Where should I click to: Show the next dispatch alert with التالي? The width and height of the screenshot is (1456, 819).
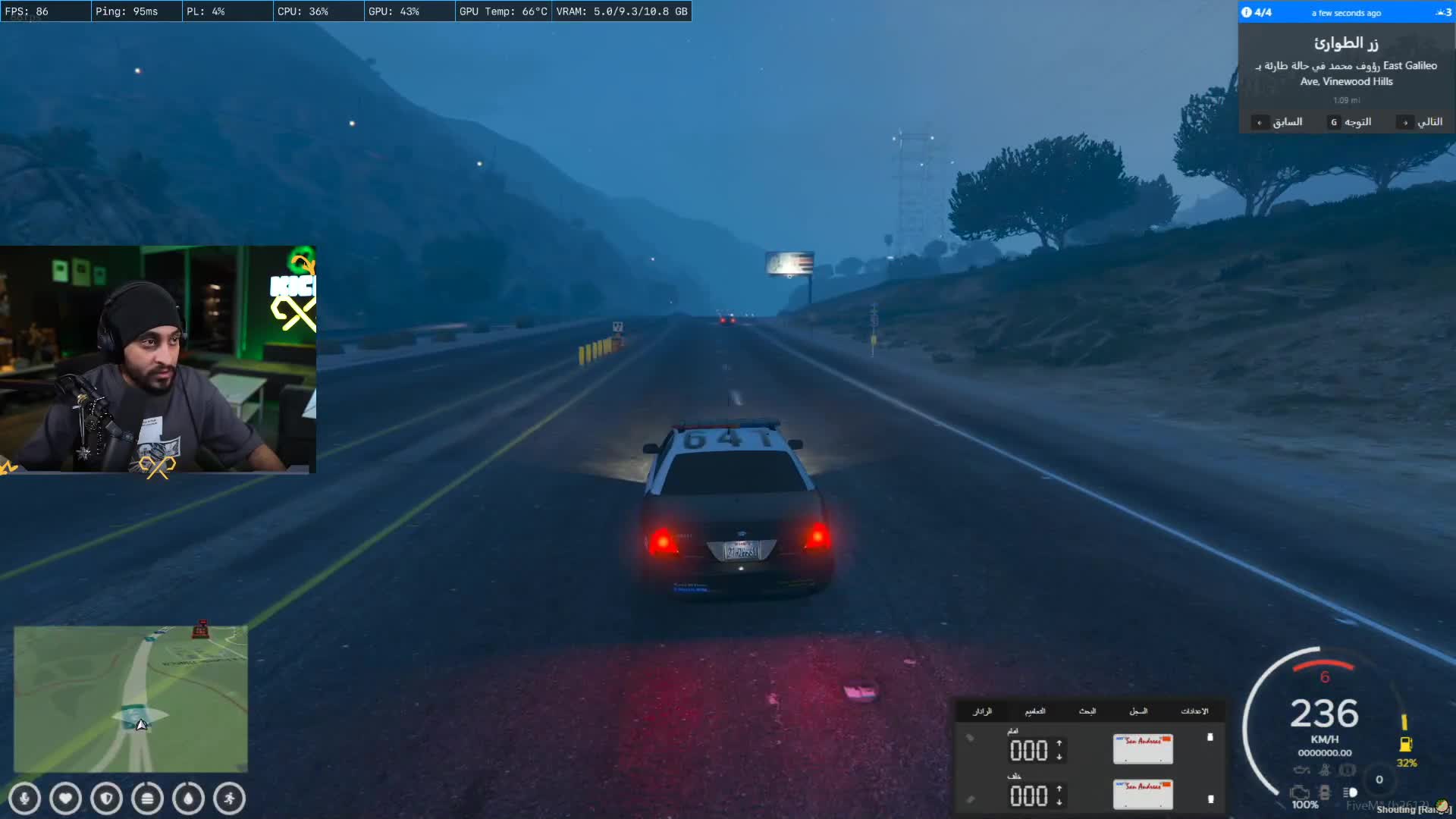click(x=1423, y=122)
